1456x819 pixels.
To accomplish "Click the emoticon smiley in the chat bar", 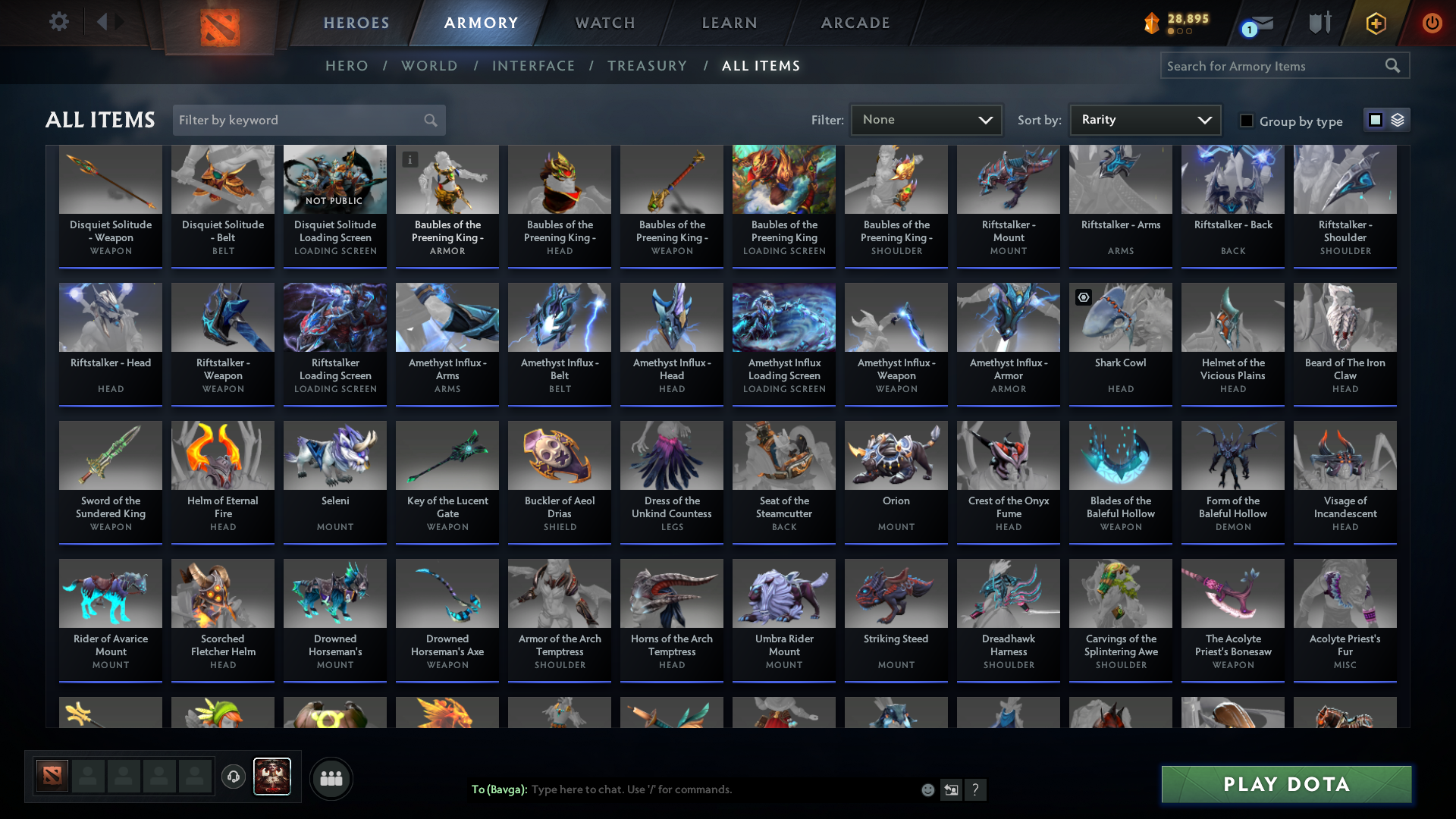I will pyautogui.click(x=927, y=789).
